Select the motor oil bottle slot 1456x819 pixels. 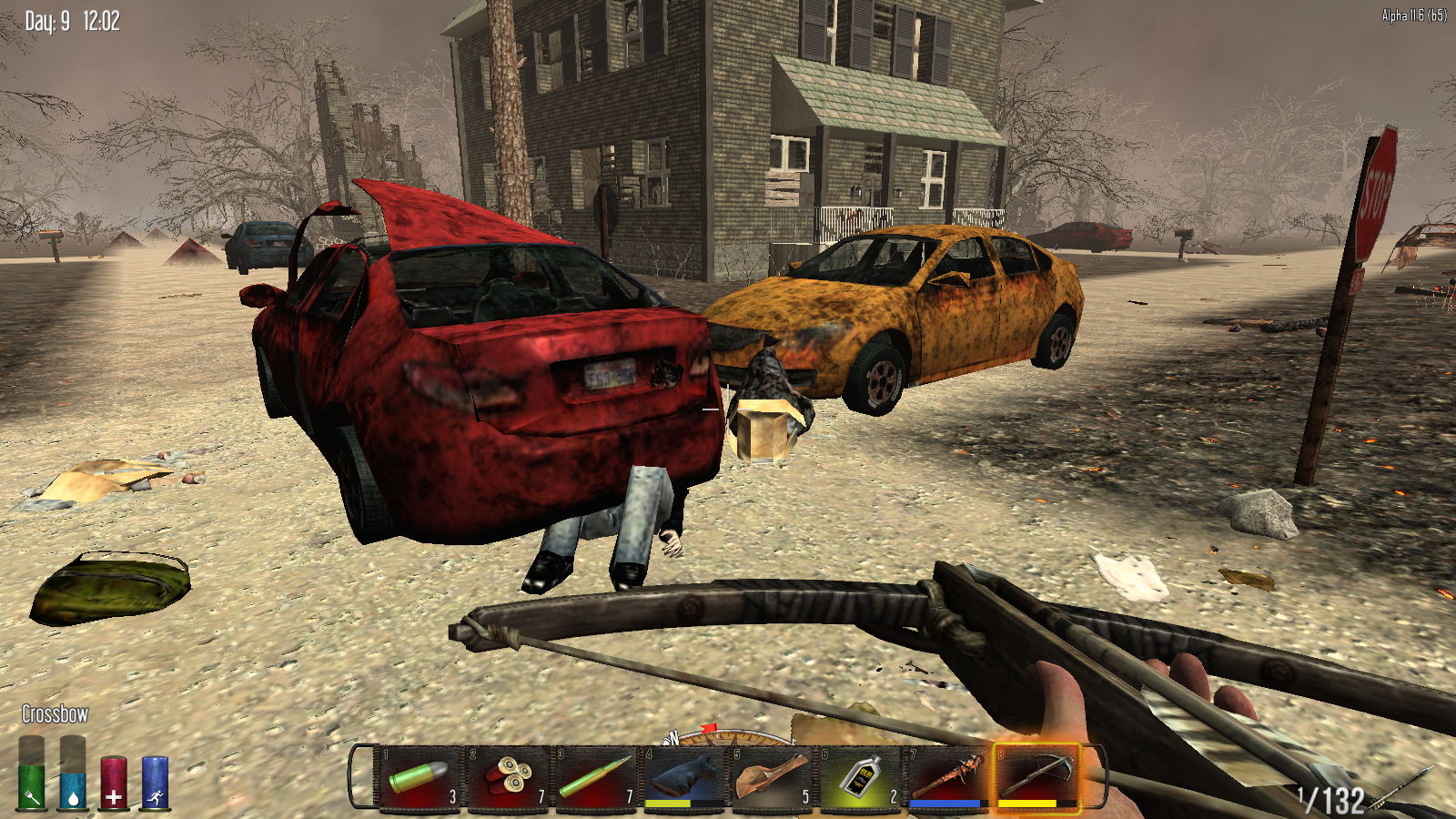pyautogui.click(x=859, y=778)
